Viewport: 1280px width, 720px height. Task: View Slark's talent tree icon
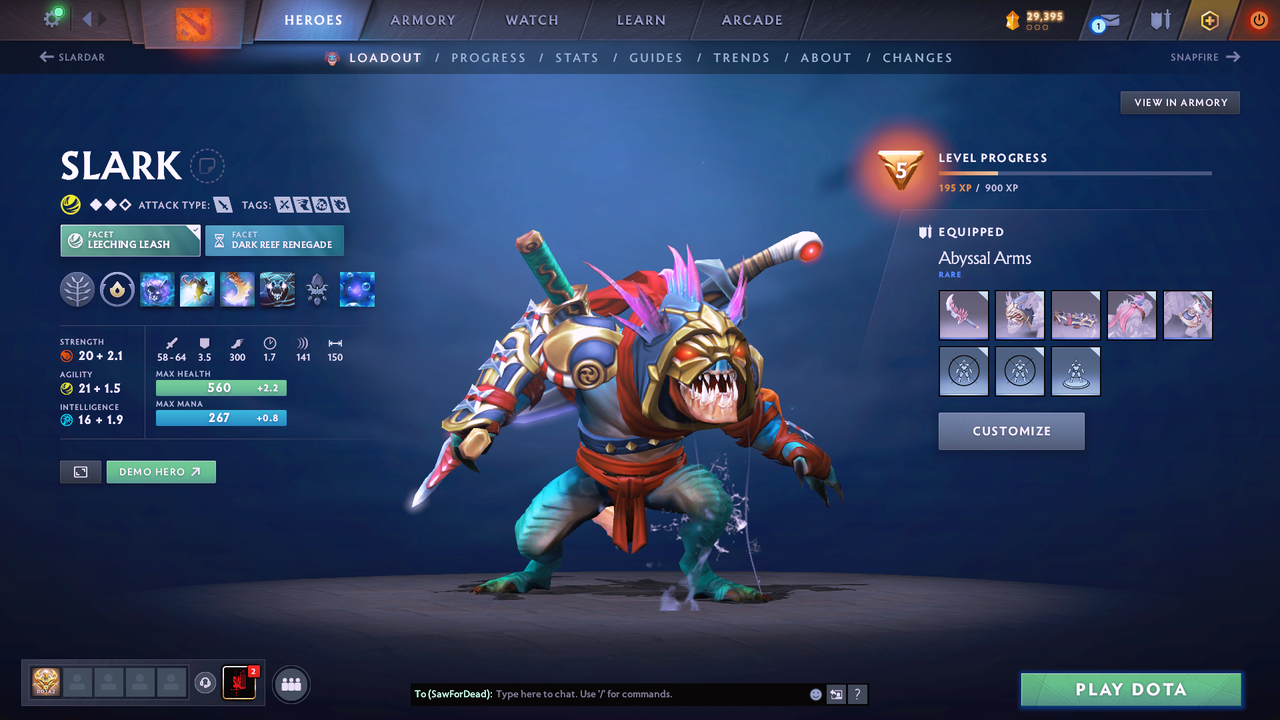click(77, 289)
